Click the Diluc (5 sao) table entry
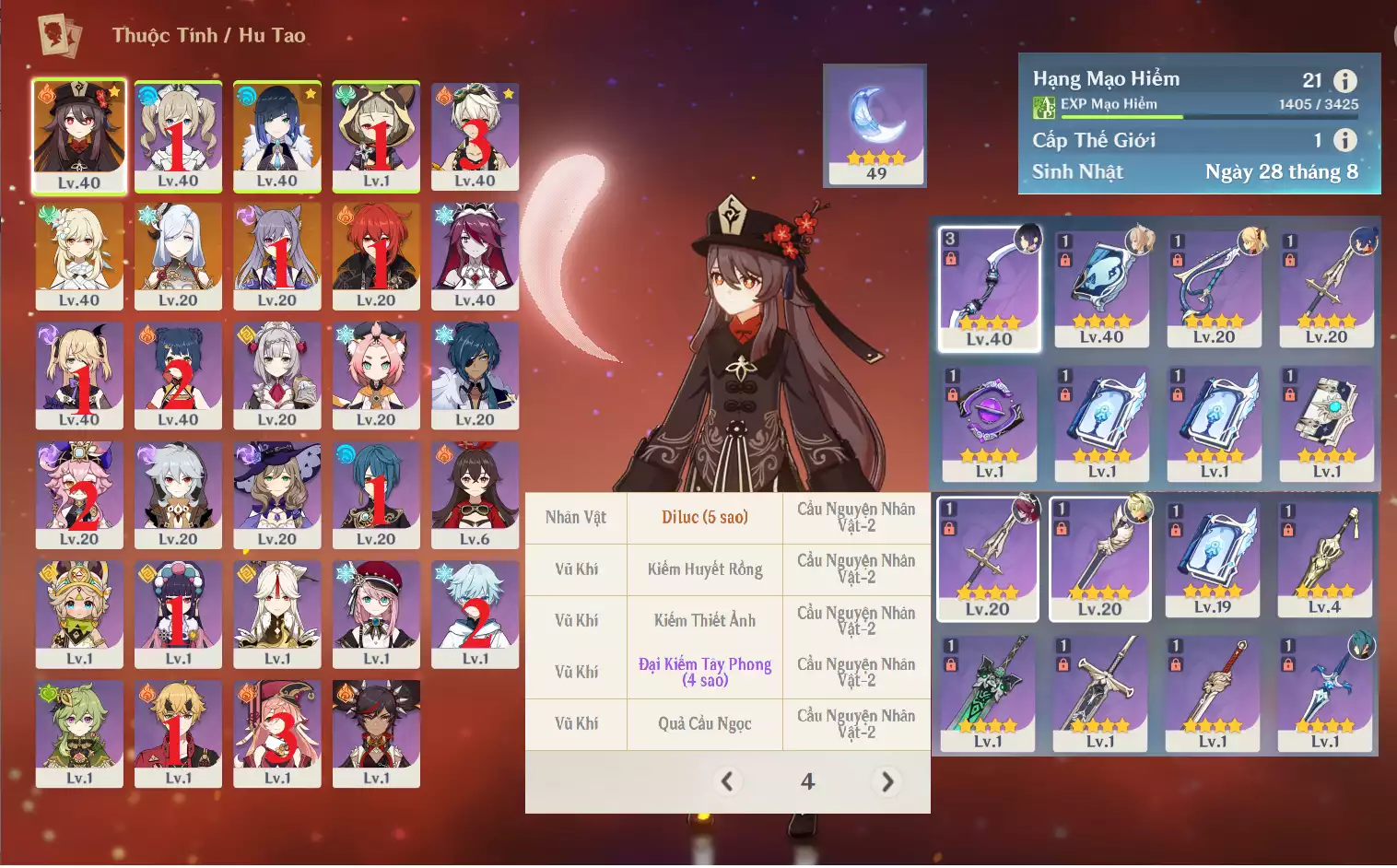This screenshot has width=1397, height=868. (x=704, y=517)
